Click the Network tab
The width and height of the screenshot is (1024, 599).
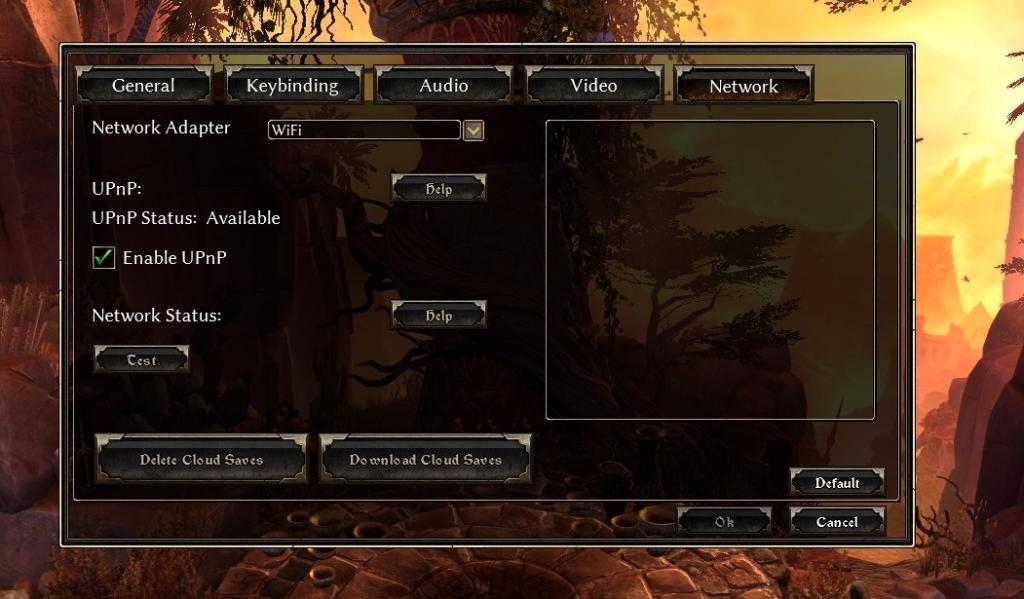[743, 86]
